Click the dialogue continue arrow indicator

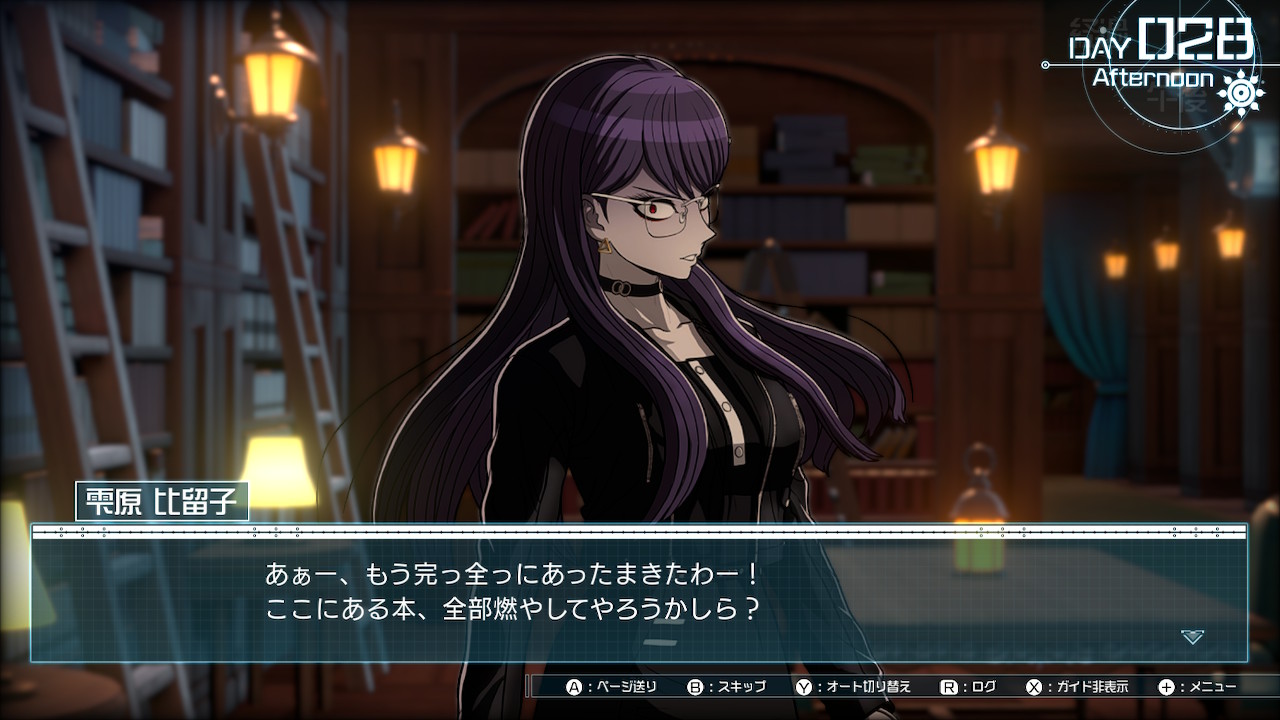coord(1191,637)
